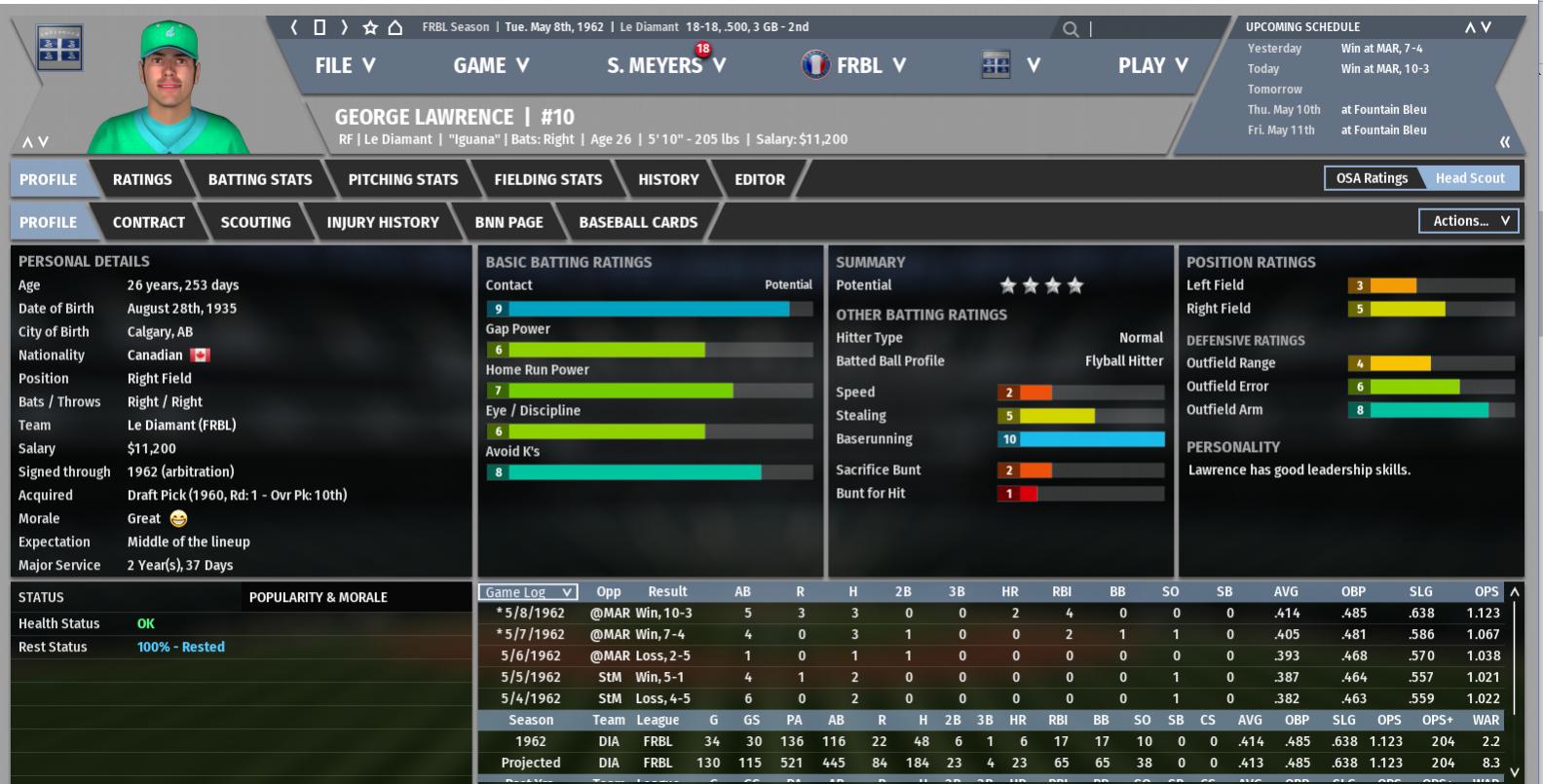Open the FILE menu
Screen dimensions: 1543x784
click(x=345, y=66)
